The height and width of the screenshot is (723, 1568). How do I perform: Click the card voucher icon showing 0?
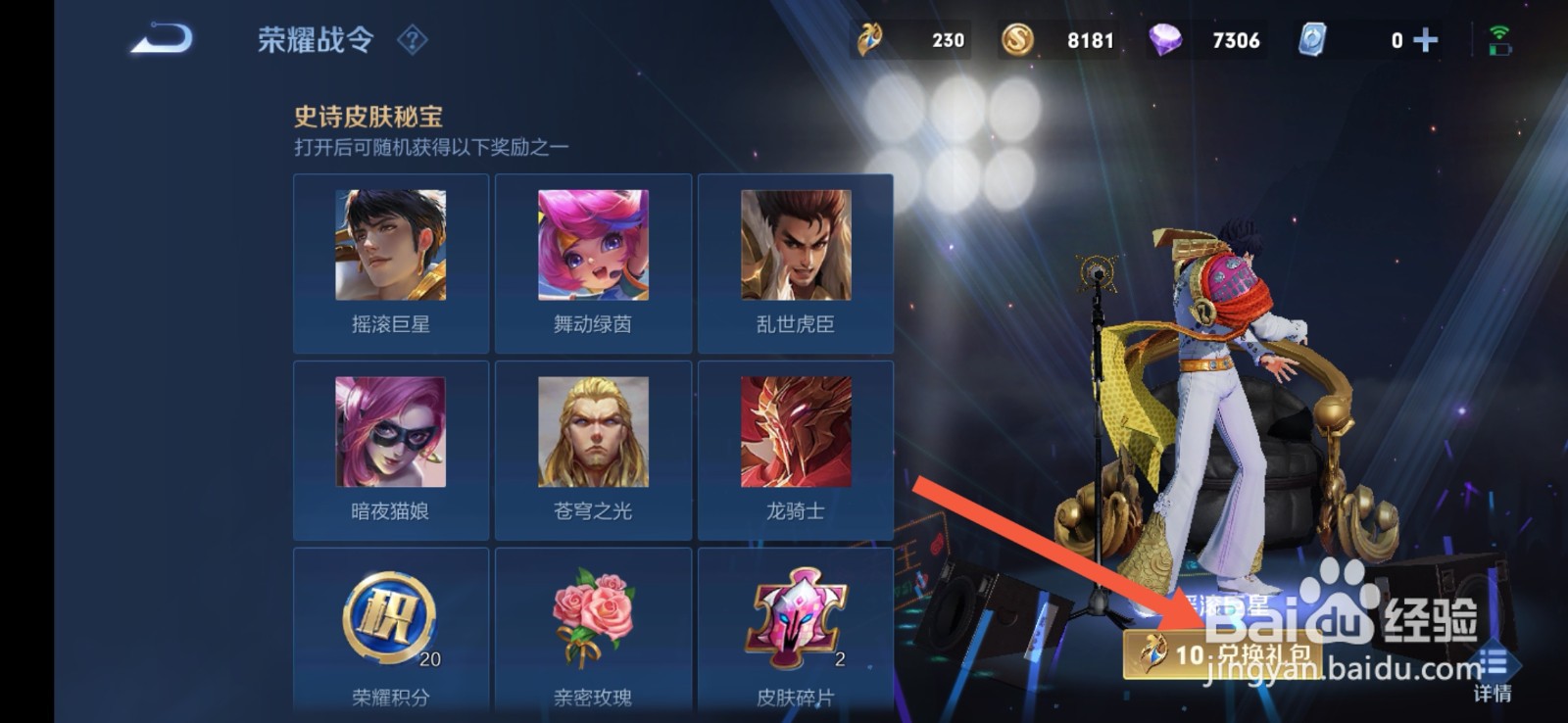(1313, 39)
